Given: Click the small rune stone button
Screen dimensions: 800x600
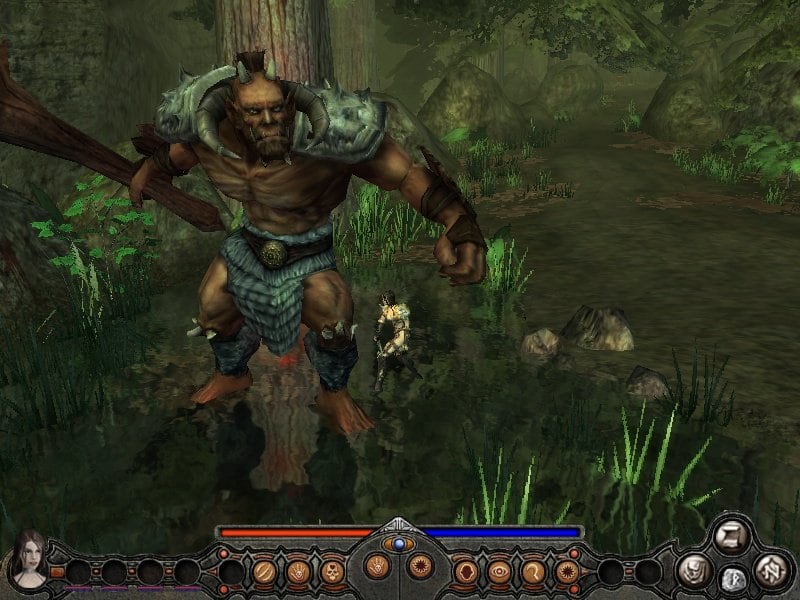Looking at the screenshot, I should click(734, 578).
